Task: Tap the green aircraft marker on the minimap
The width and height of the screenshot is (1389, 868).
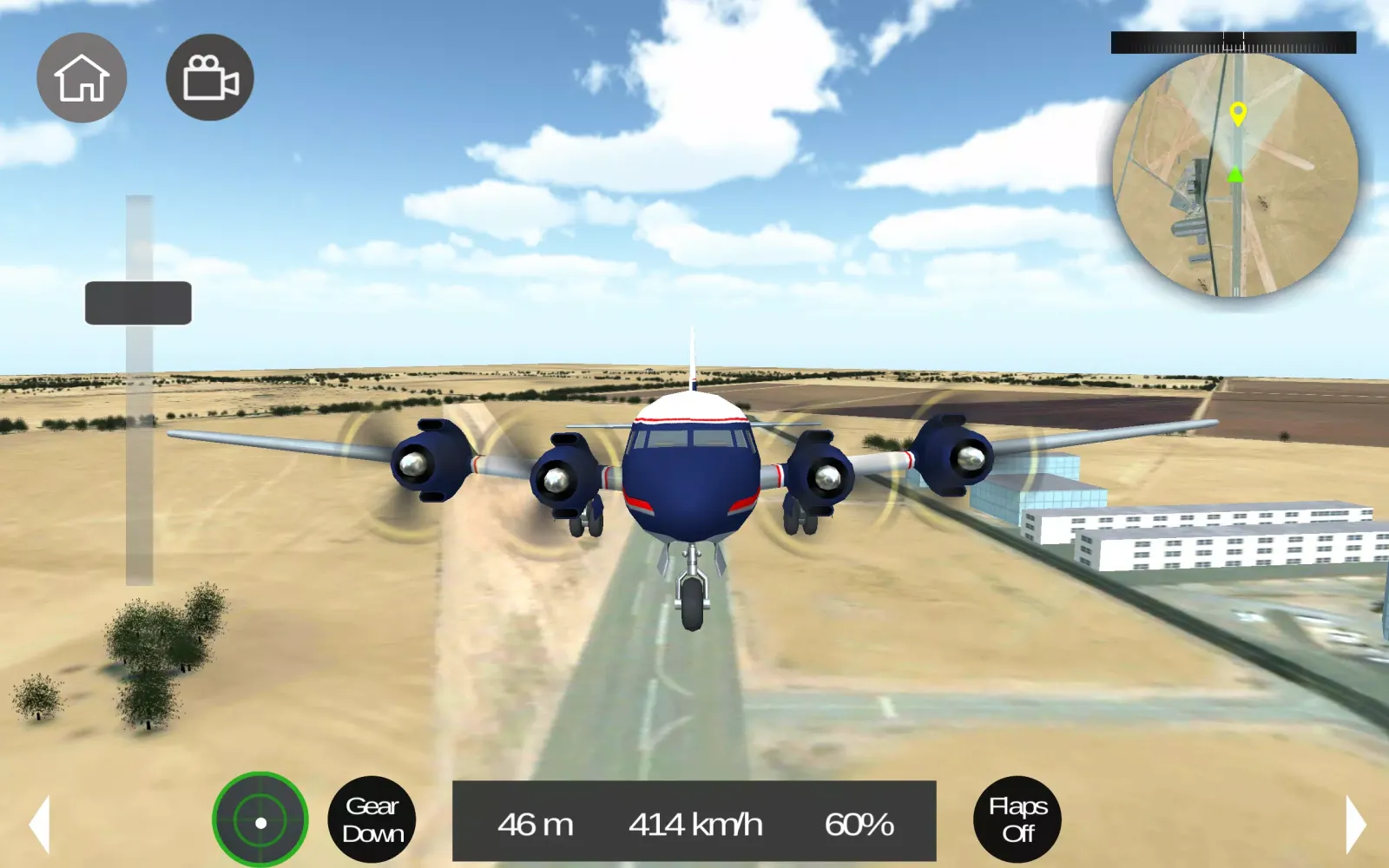Action: tap(1236, 174)
